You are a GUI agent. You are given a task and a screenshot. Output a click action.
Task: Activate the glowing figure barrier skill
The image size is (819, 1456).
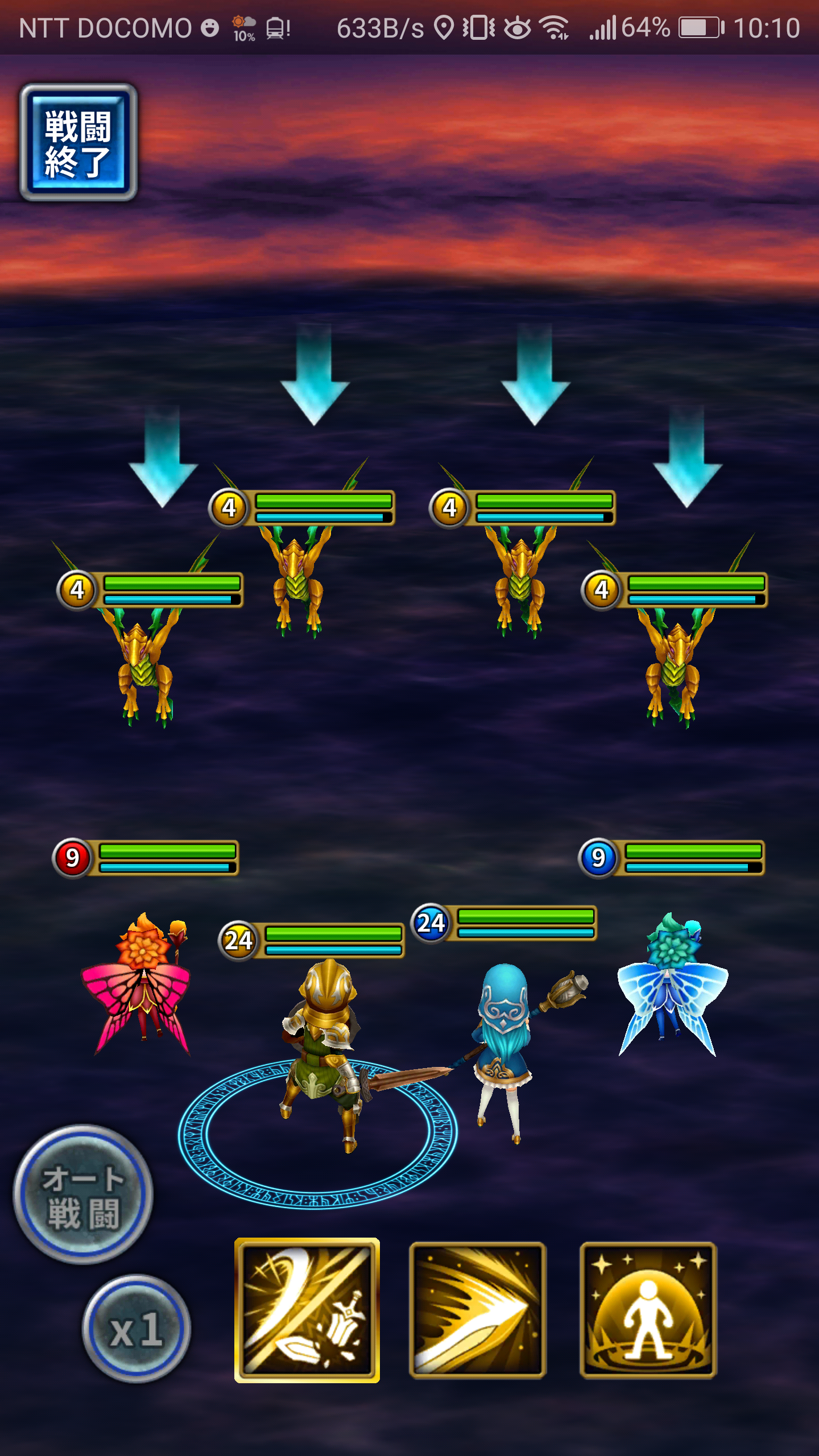pyautogui.click(x=648, y=1310)
